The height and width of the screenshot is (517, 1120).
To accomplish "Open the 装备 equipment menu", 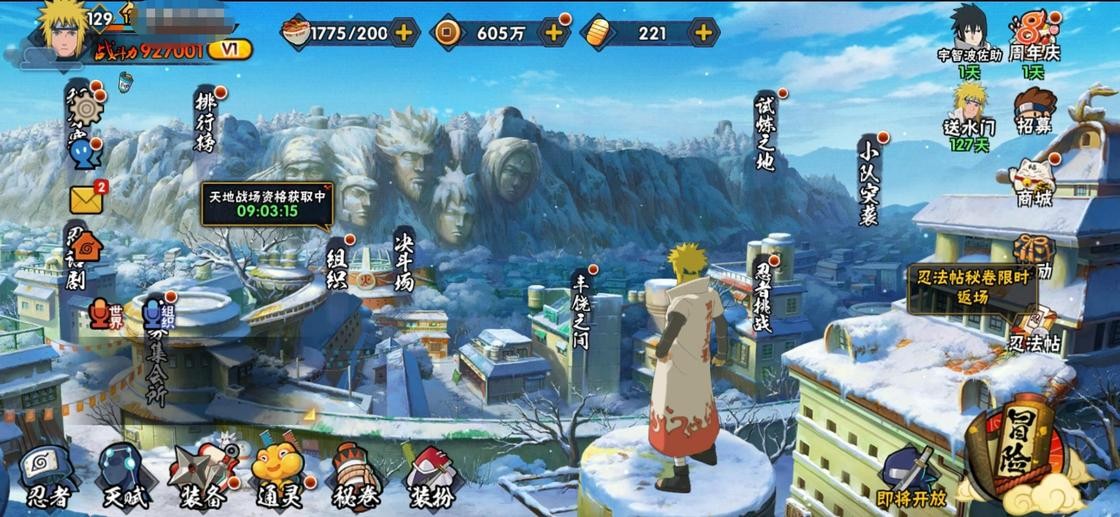I will 201,475.
